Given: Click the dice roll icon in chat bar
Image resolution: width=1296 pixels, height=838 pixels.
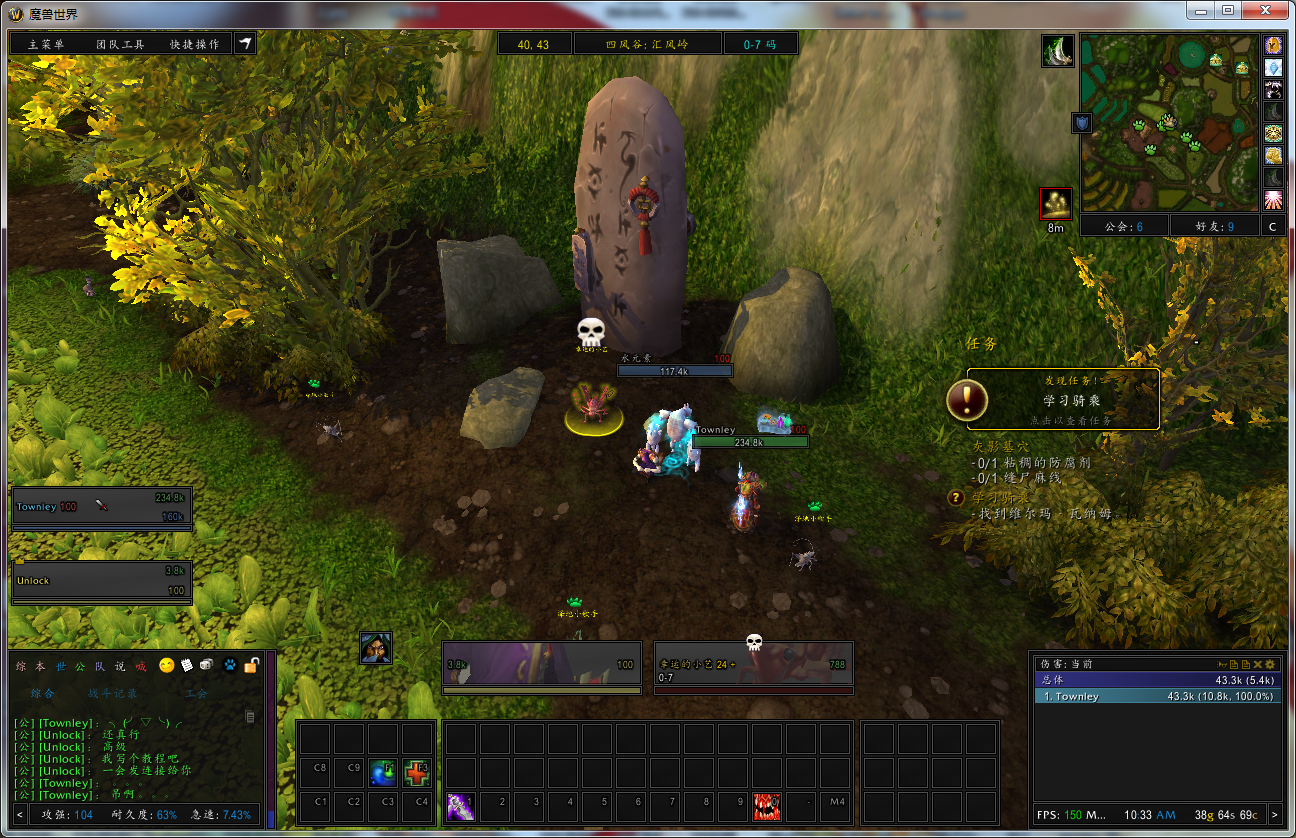Looking at the screenshot, I should tap(205, 665).
